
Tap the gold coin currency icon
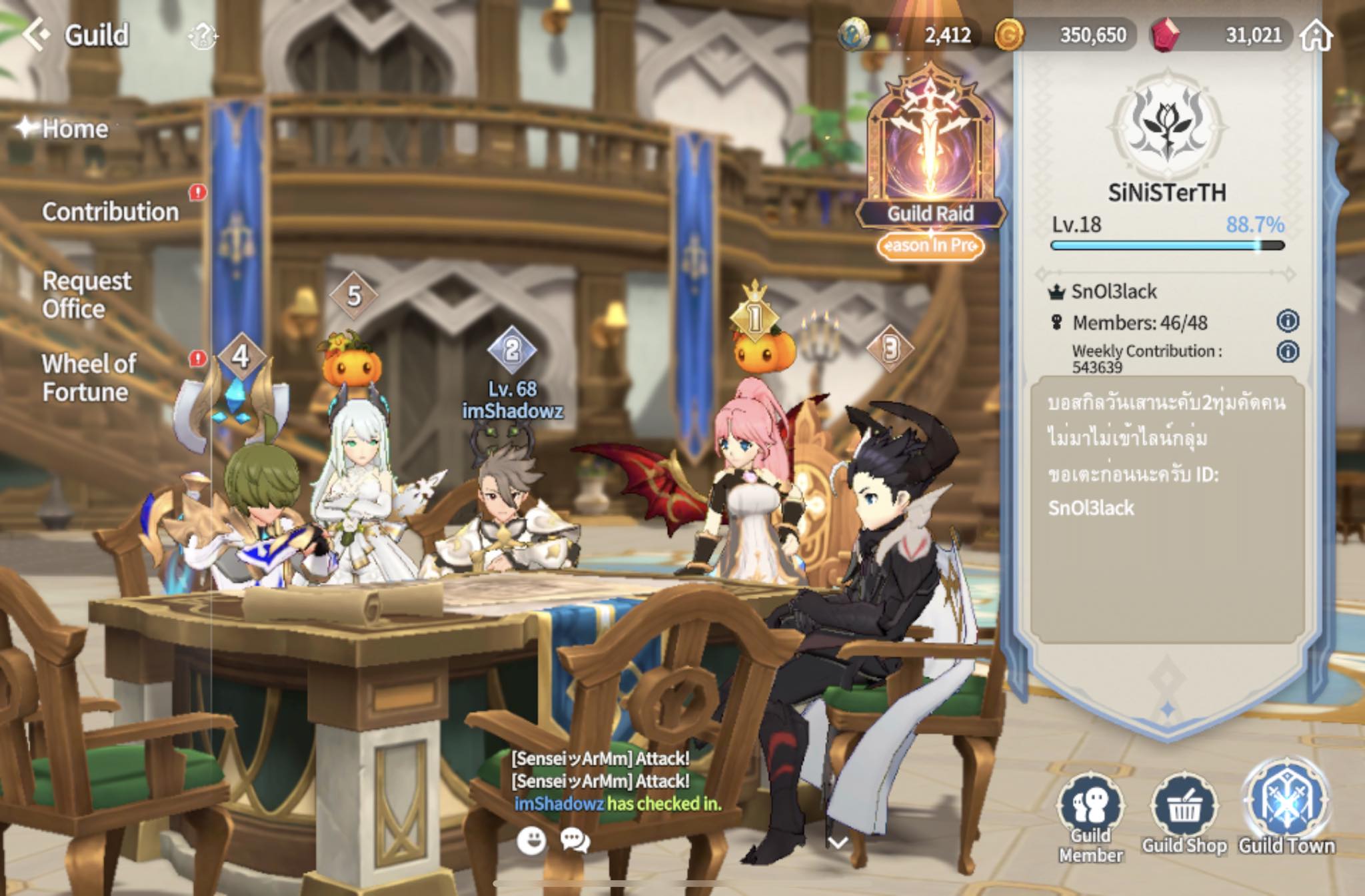tap(1009, 35)
